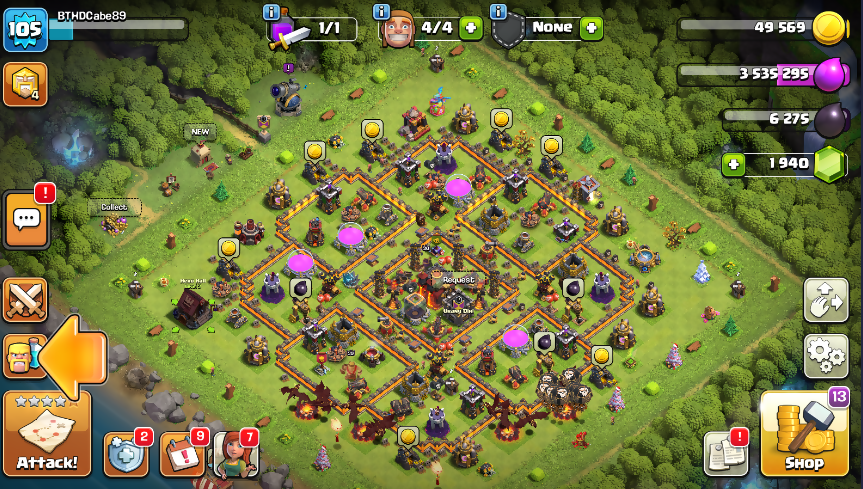Open the villager girl icon with badge 7
863x489 pixels.
pyautogui.click(x=236, y=455)
